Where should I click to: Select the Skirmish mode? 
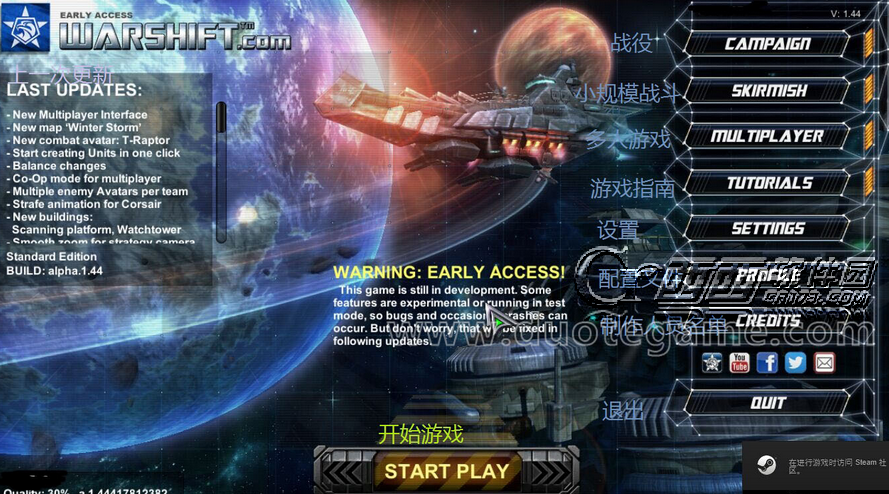pos(767,91)
